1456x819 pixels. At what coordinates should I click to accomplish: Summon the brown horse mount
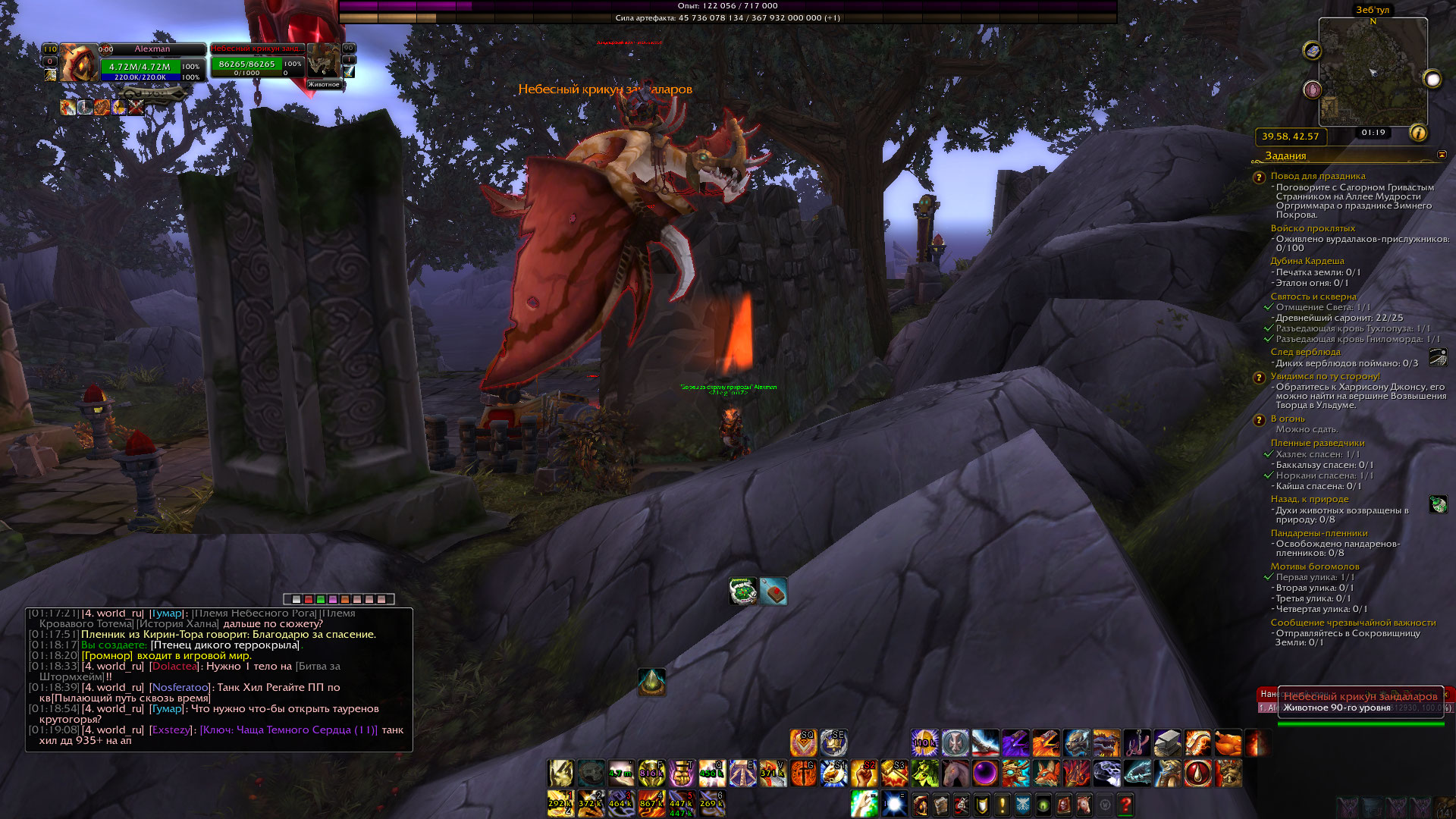click(955, 773)
